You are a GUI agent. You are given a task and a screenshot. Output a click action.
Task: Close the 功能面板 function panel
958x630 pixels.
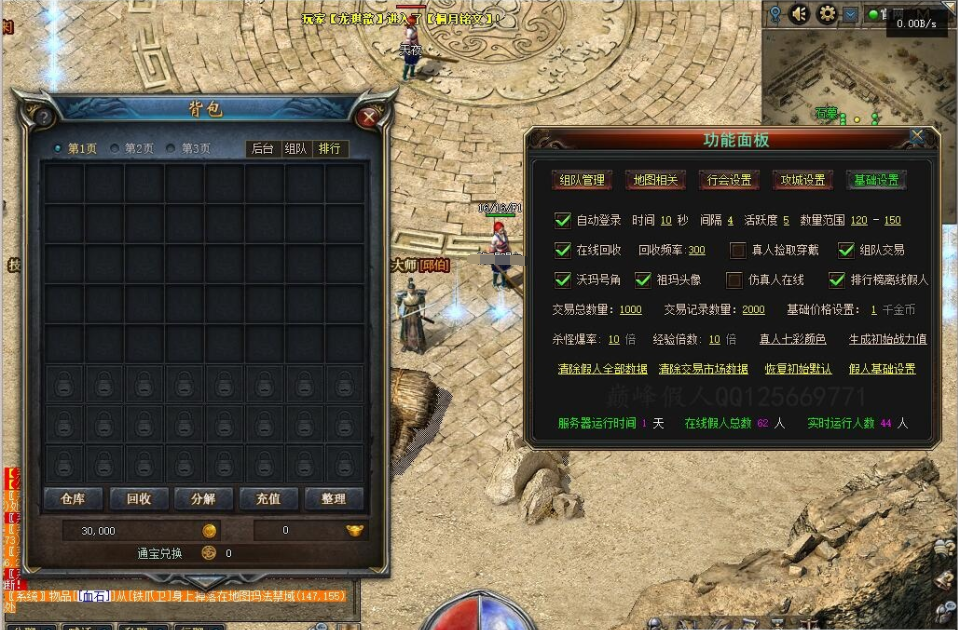click(917, 135)
